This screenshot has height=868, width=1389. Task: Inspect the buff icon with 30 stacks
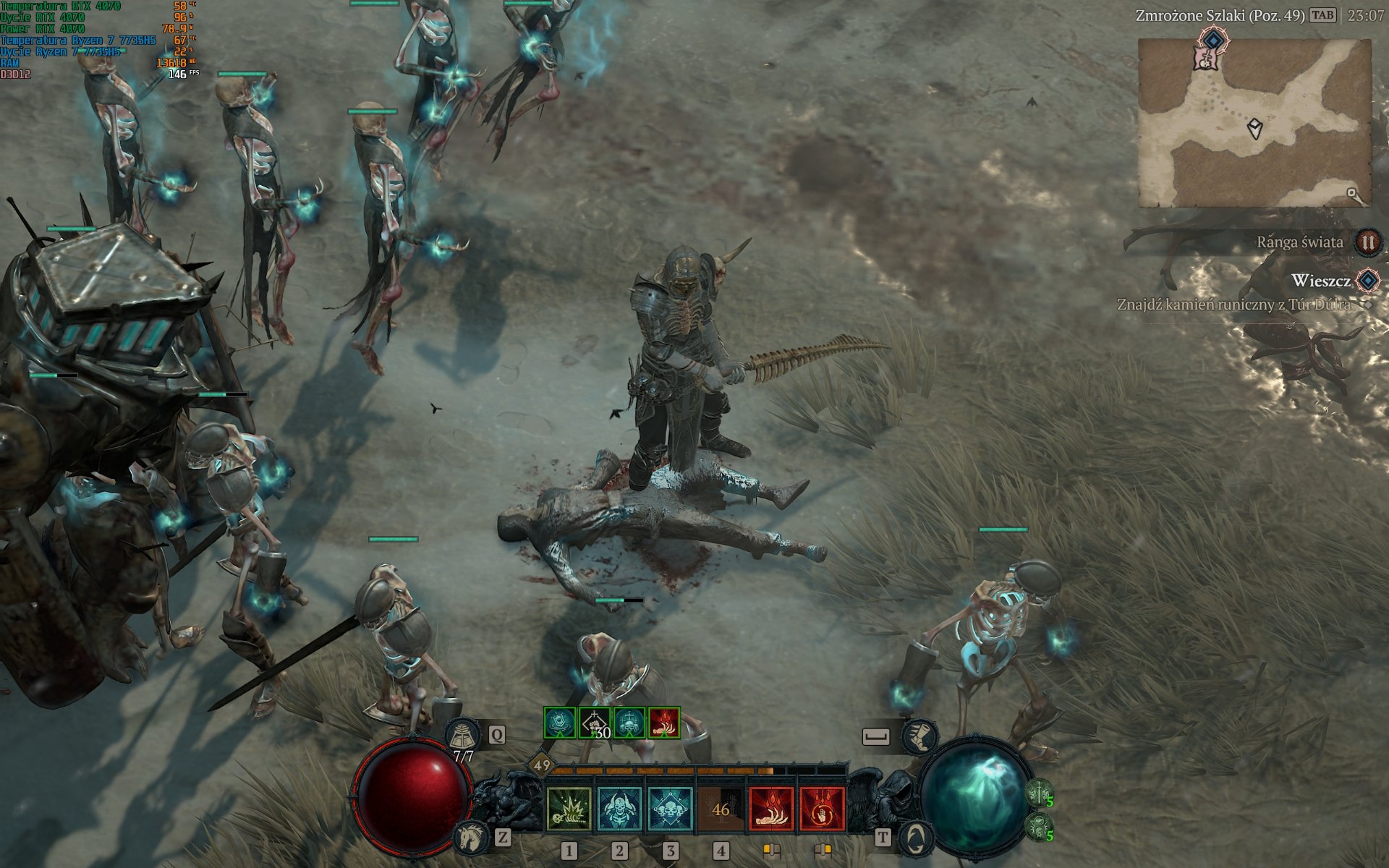click(x=595, y=723)
